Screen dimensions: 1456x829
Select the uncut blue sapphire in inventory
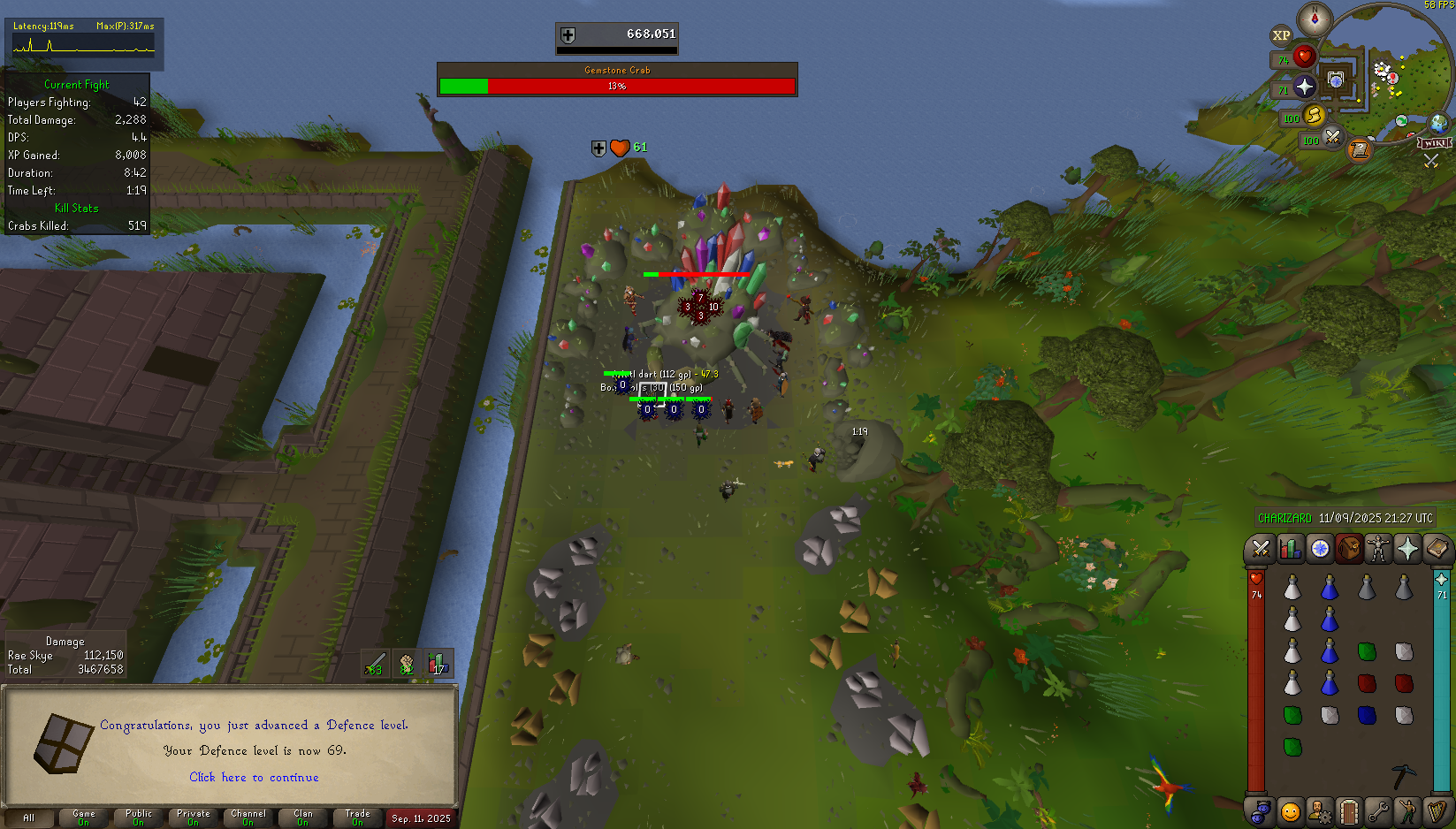(x=1367, y=715)
